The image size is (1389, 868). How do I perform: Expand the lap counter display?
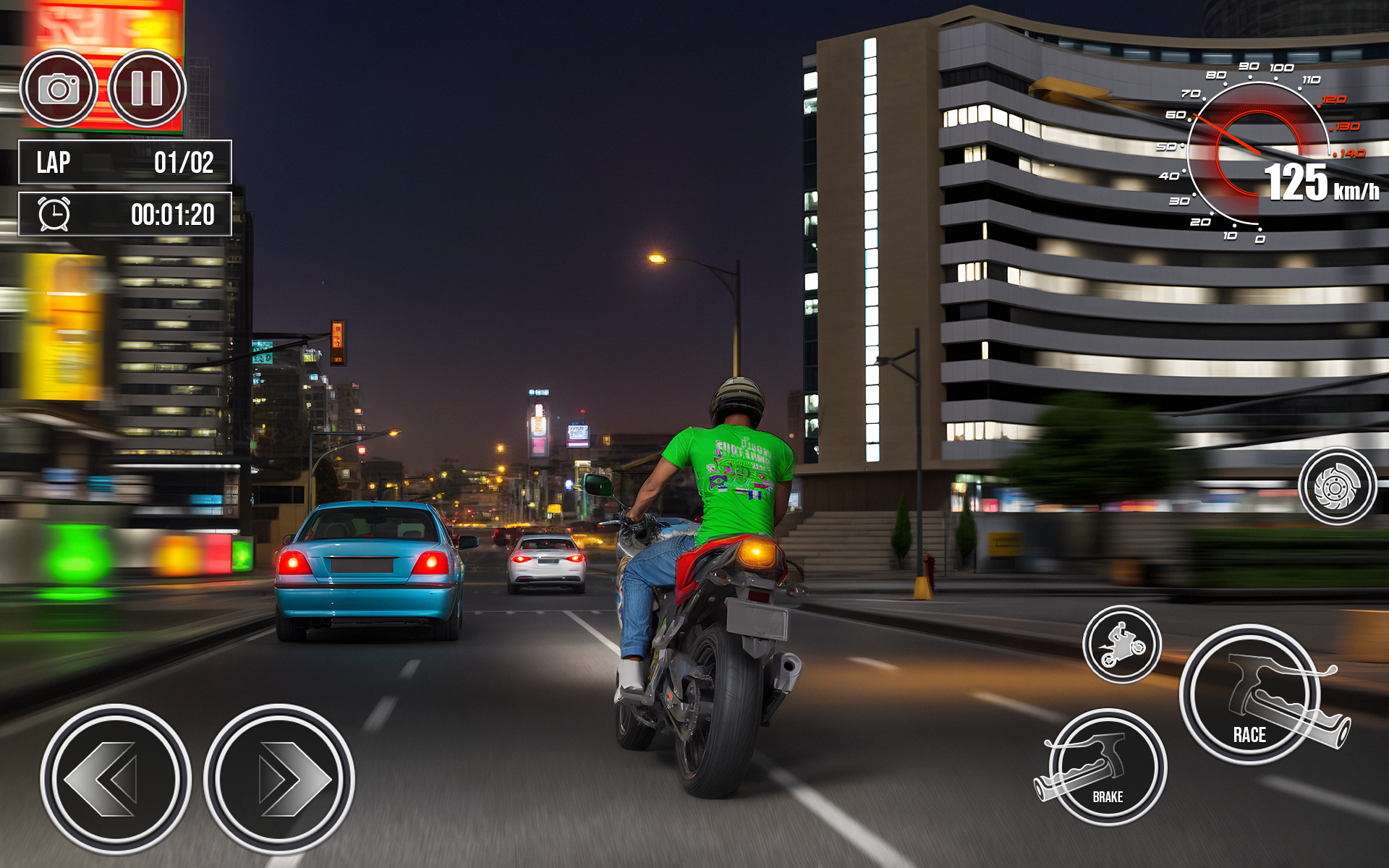(123, 163)
